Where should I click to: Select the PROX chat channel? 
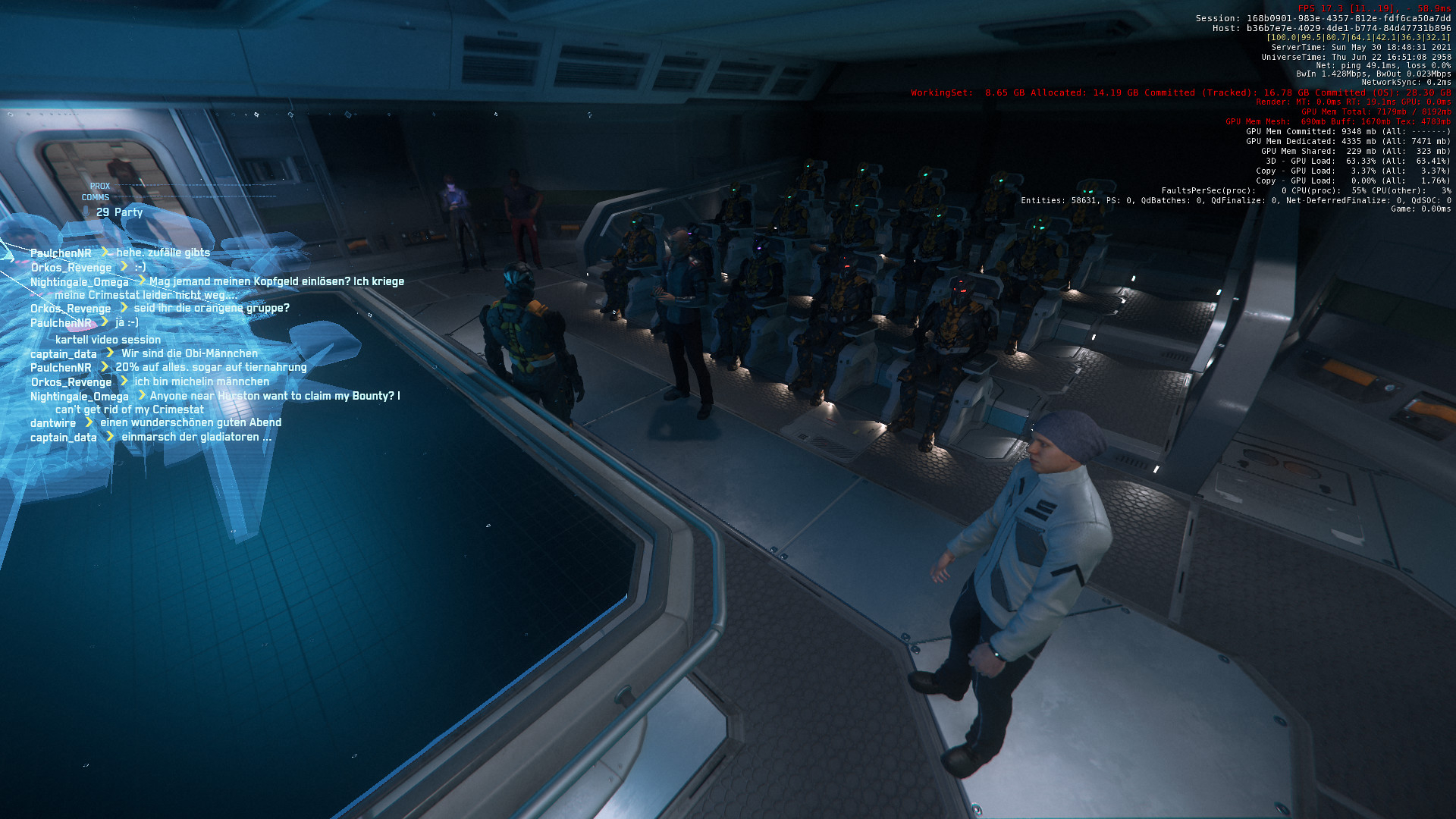pyautogui.click(x=100, y=186)
